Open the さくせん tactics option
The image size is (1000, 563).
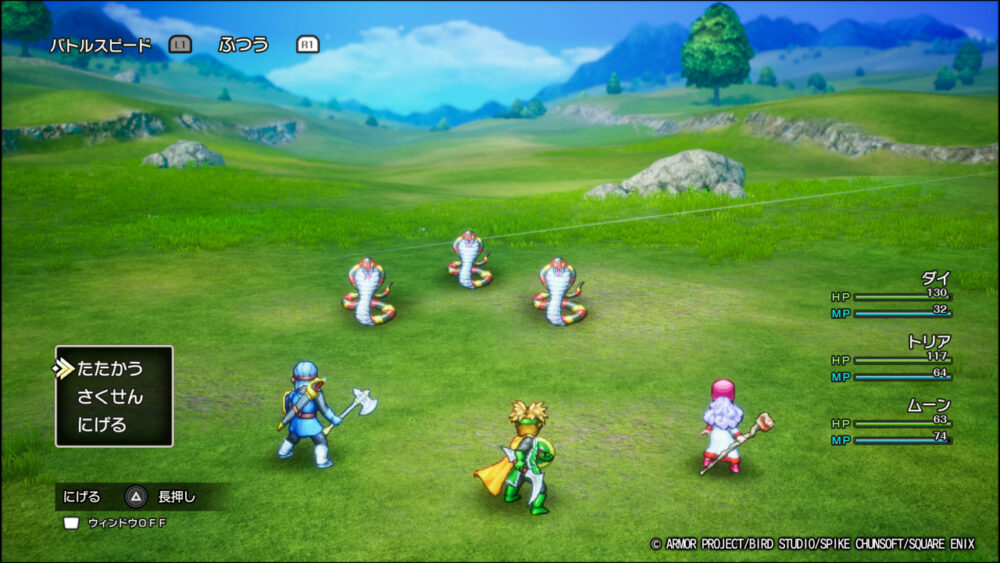tap(110, 397)
